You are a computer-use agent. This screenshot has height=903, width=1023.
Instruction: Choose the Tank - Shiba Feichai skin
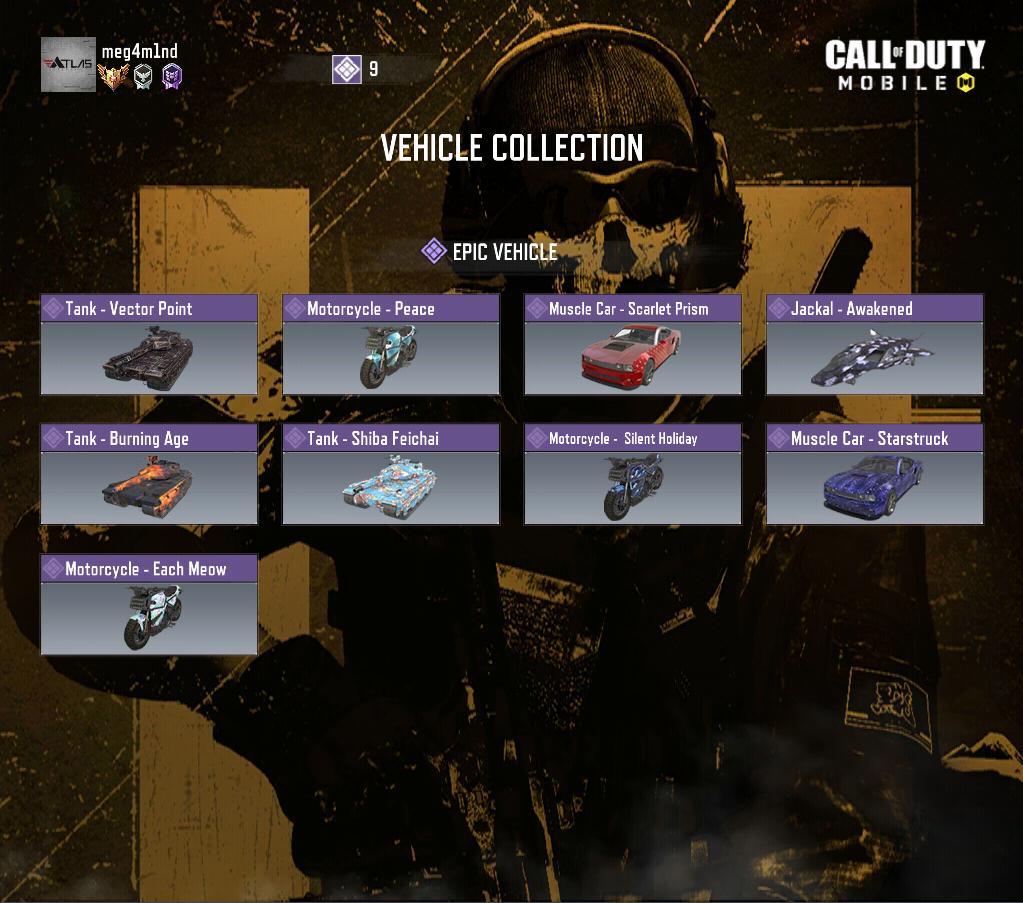(391, 475)
